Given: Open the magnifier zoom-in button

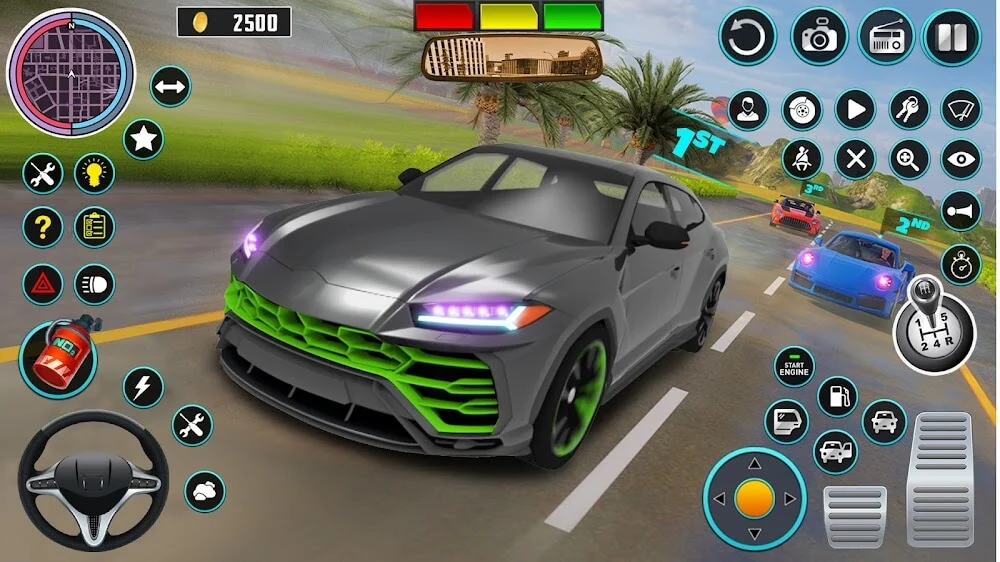Looking at the screenshot, I should 908,160.
